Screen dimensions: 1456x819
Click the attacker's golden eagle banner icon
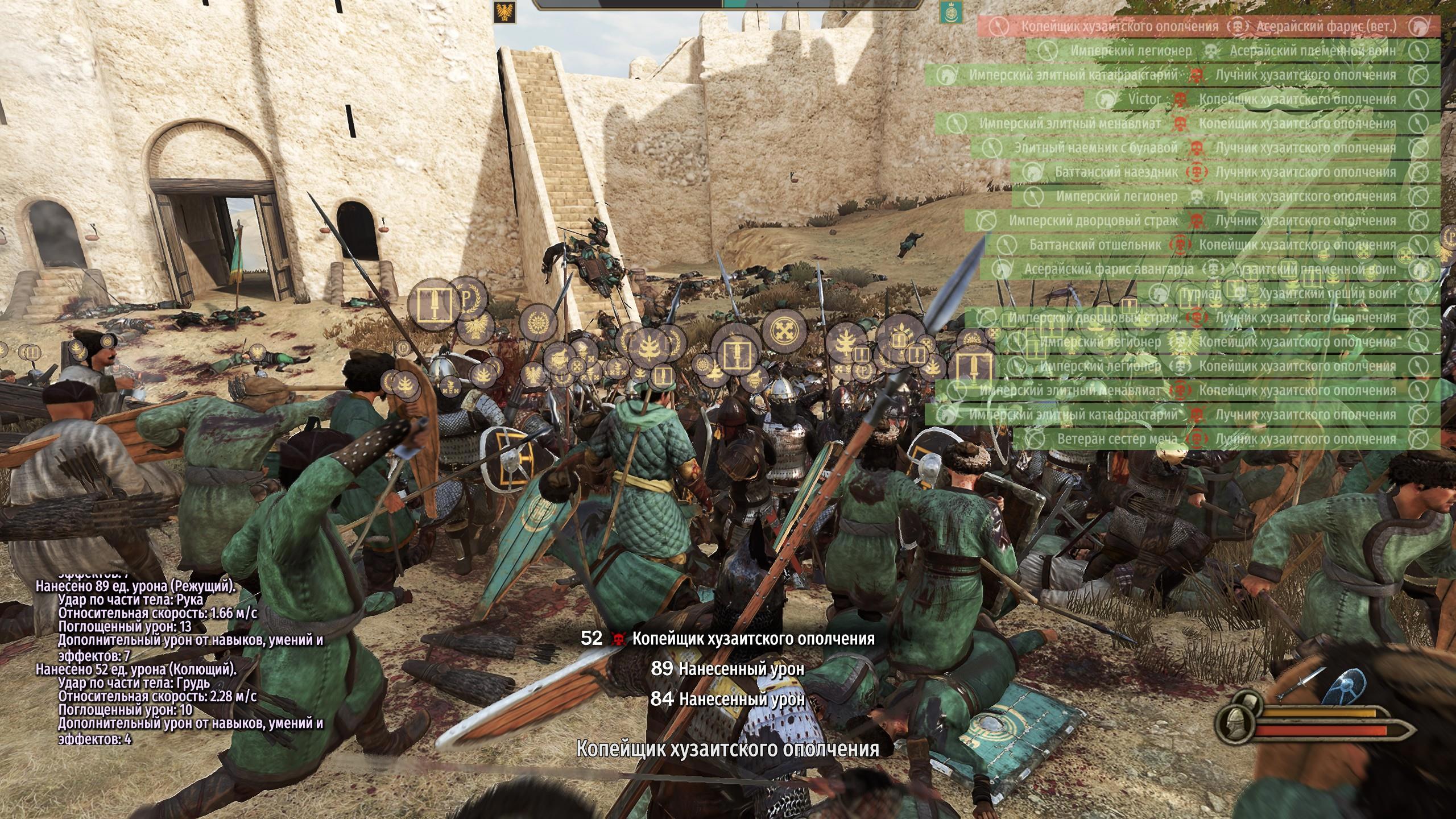pos(504,13)
